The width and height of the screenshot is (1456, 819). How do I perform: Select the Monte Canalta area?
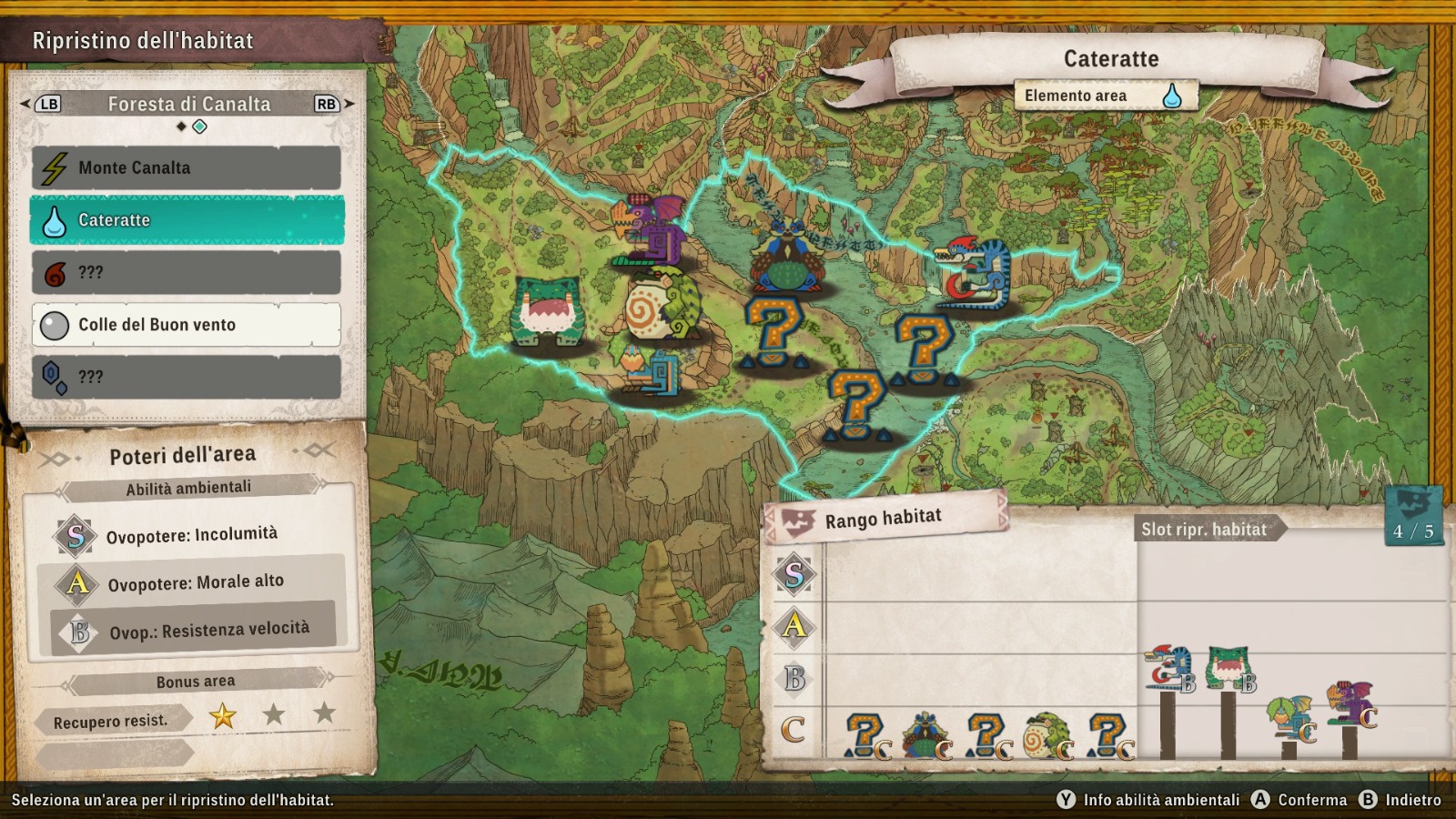(x=187, y=168)
